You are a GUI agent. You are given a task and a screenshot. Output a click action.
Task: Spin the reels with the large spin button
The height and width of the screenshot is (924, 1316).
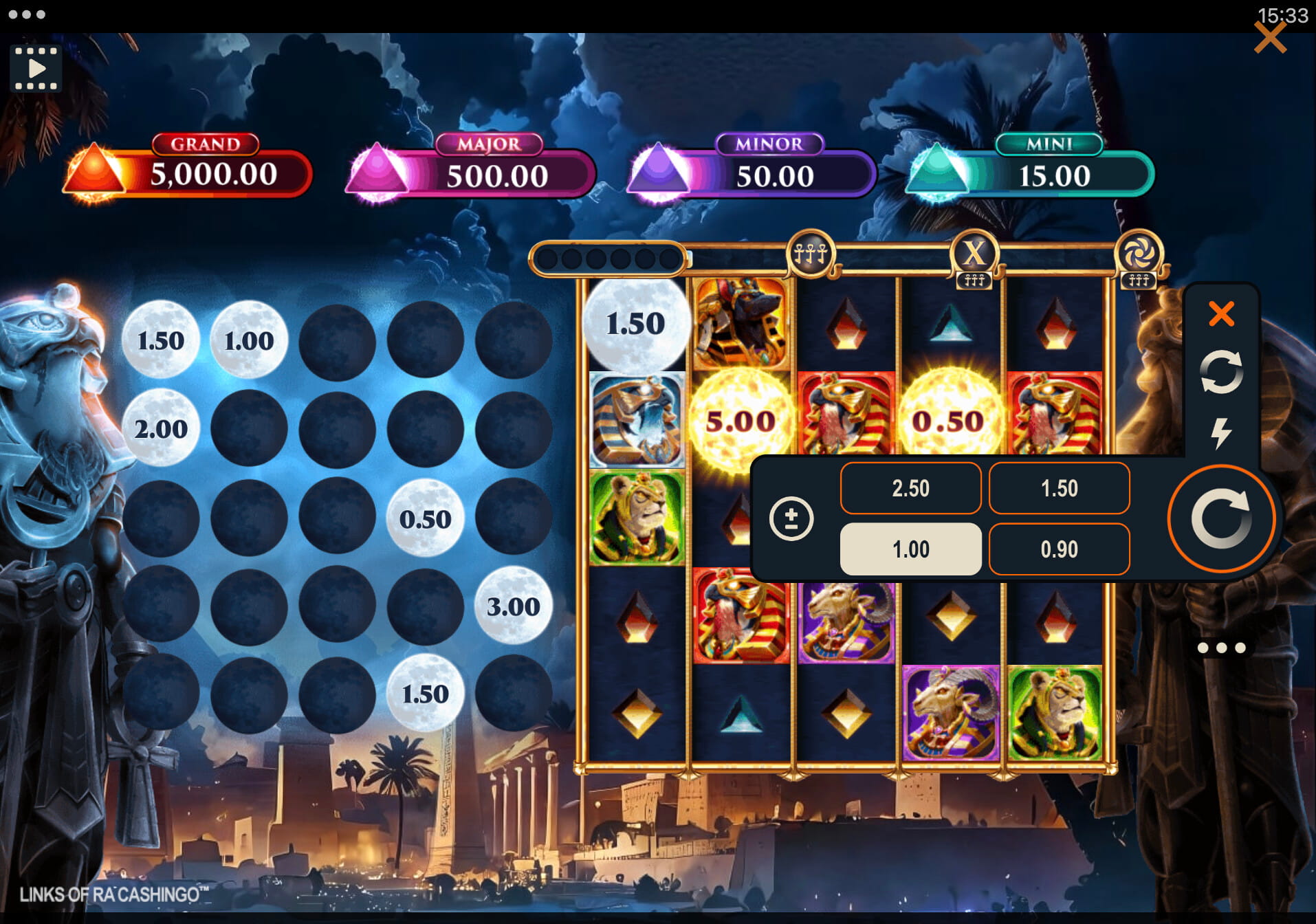(x=1221, y=518)
